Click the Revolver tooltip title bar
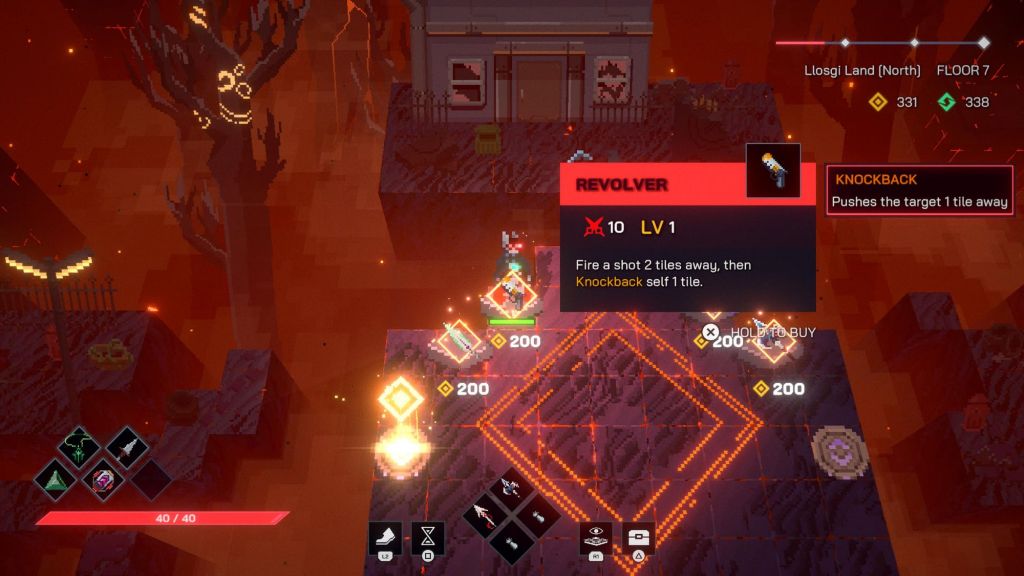 pos(650,186)
